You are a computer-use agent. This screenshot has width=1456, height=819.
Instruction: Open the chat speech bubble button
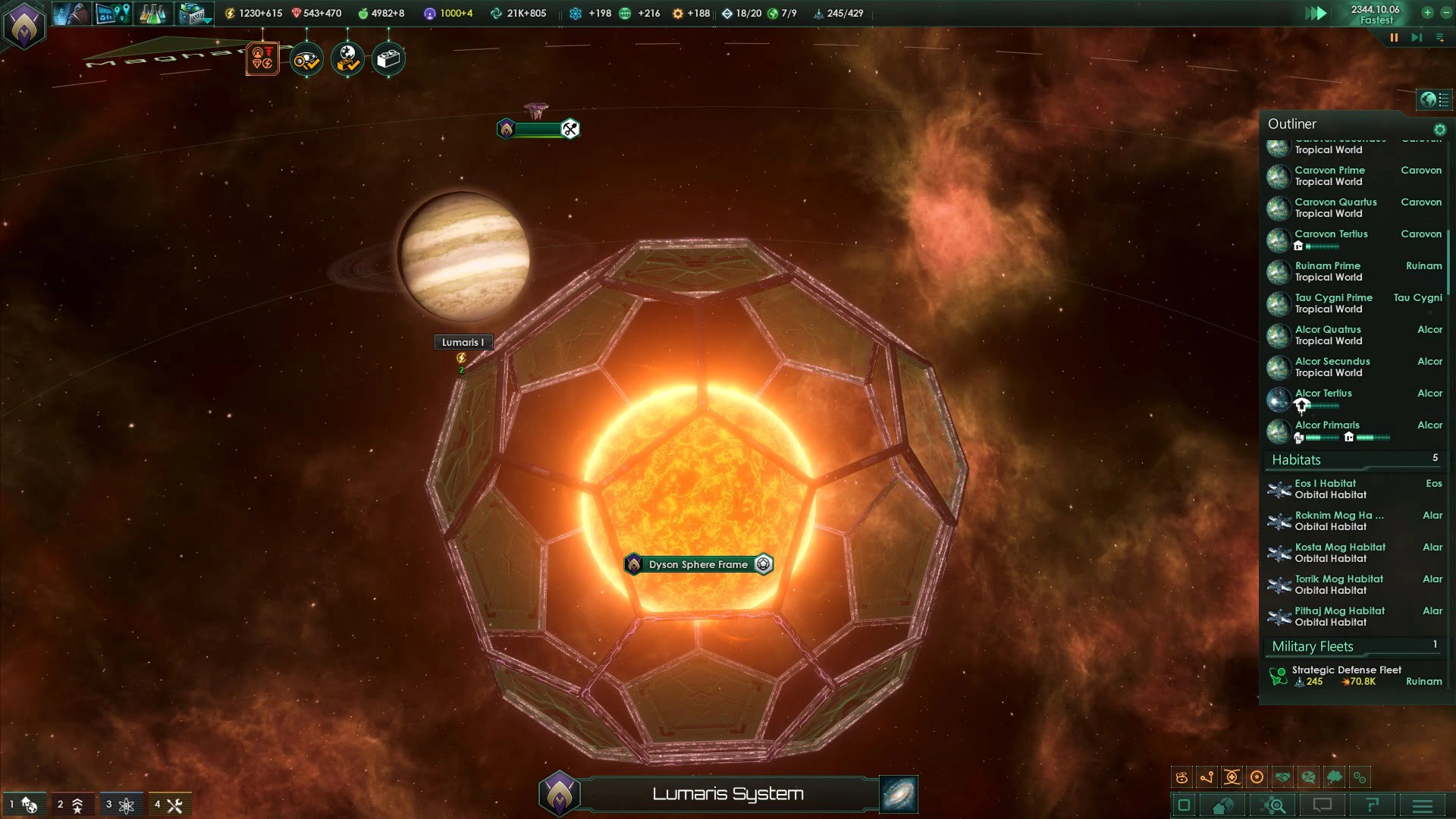click(1323, 805)
